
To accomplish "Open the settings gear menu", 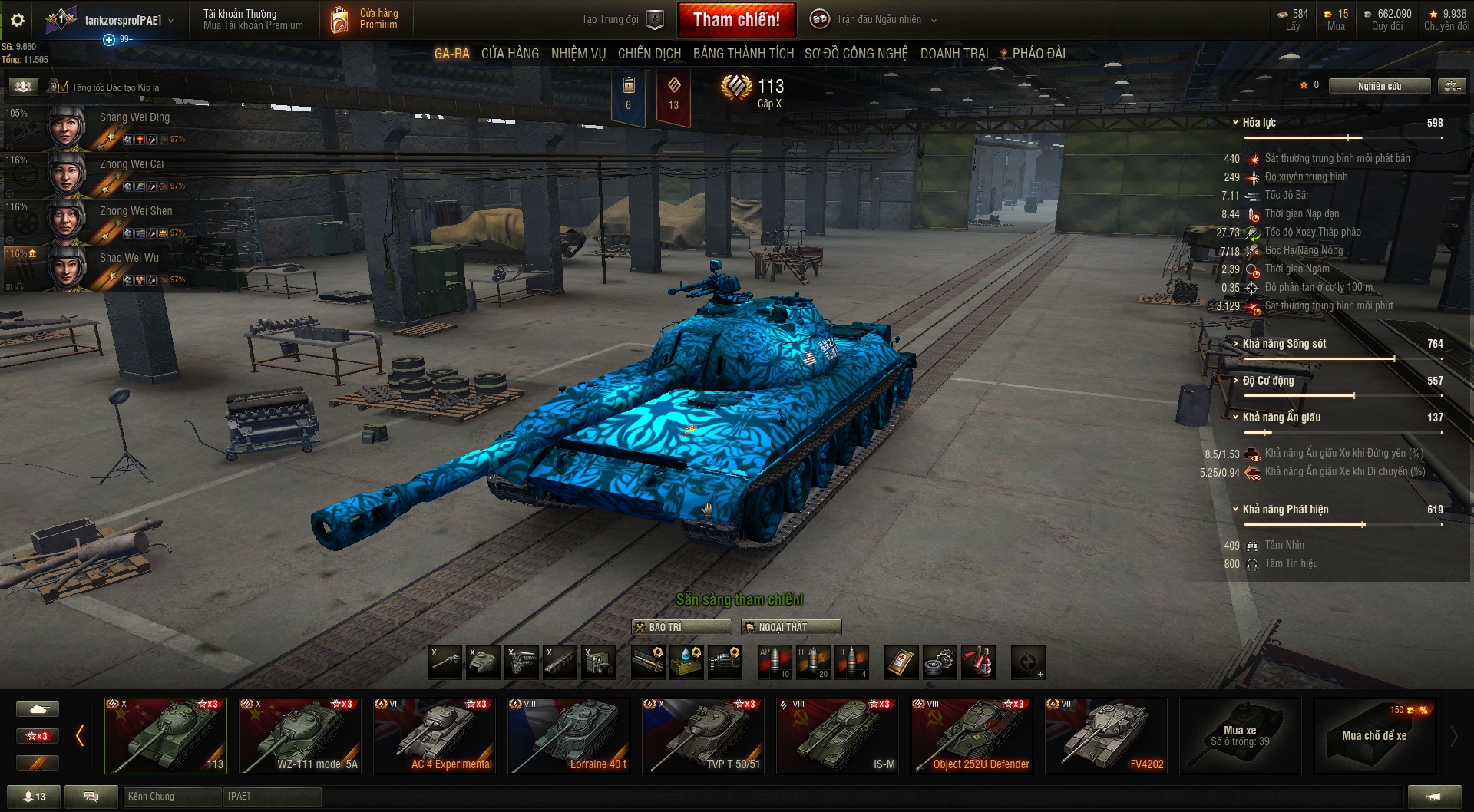I will [x=17, y=20].
